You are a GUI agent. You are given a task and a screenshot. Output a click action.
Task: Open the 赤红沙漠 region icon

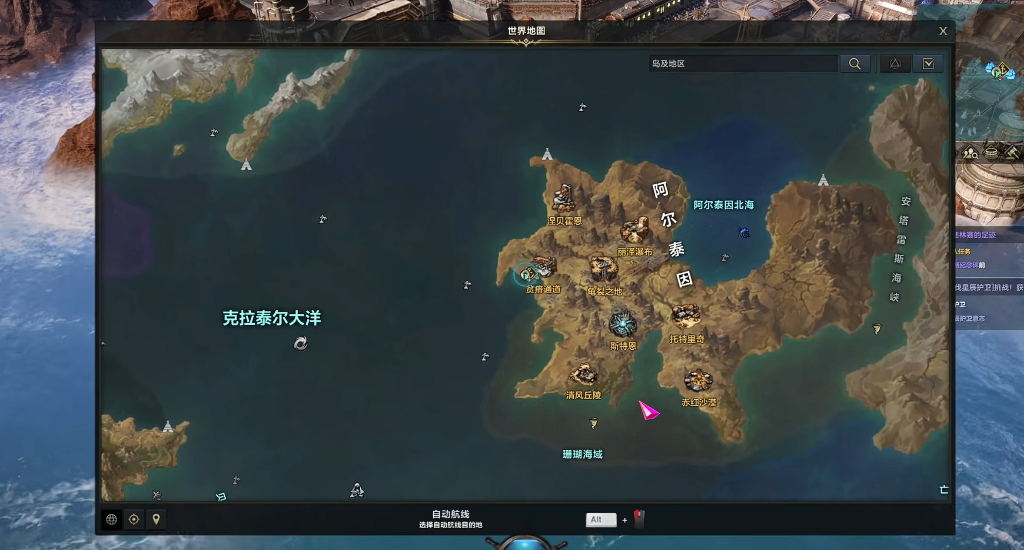[x=698, y=380]
